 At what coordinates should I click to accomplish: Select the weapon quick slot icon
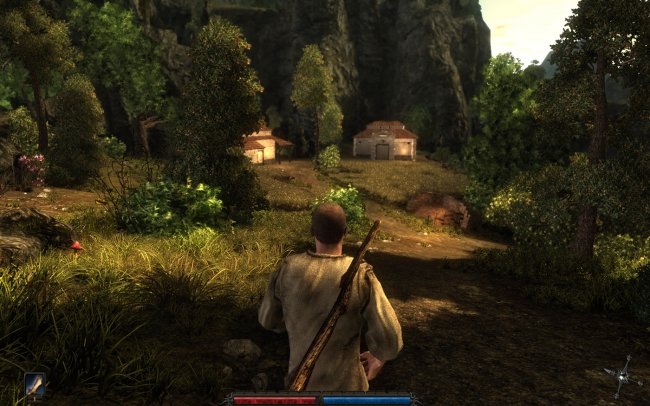pos(35,384)
